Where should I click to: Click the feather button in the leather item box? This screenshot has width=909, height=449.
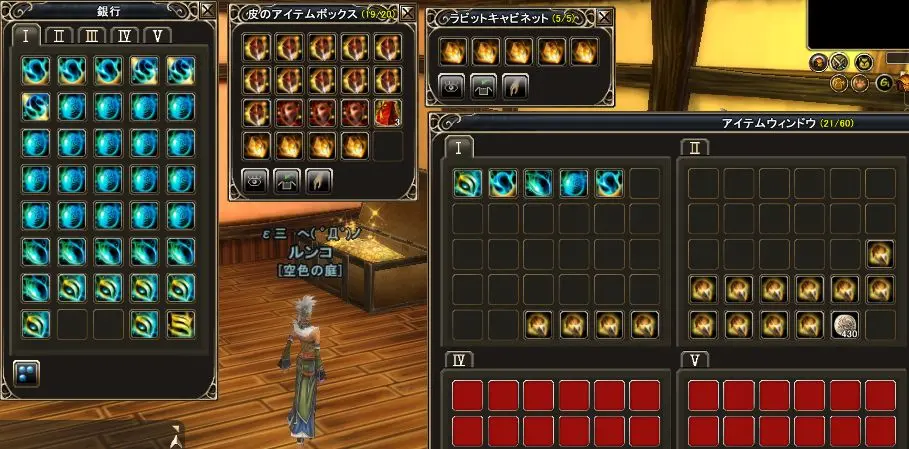318,180
